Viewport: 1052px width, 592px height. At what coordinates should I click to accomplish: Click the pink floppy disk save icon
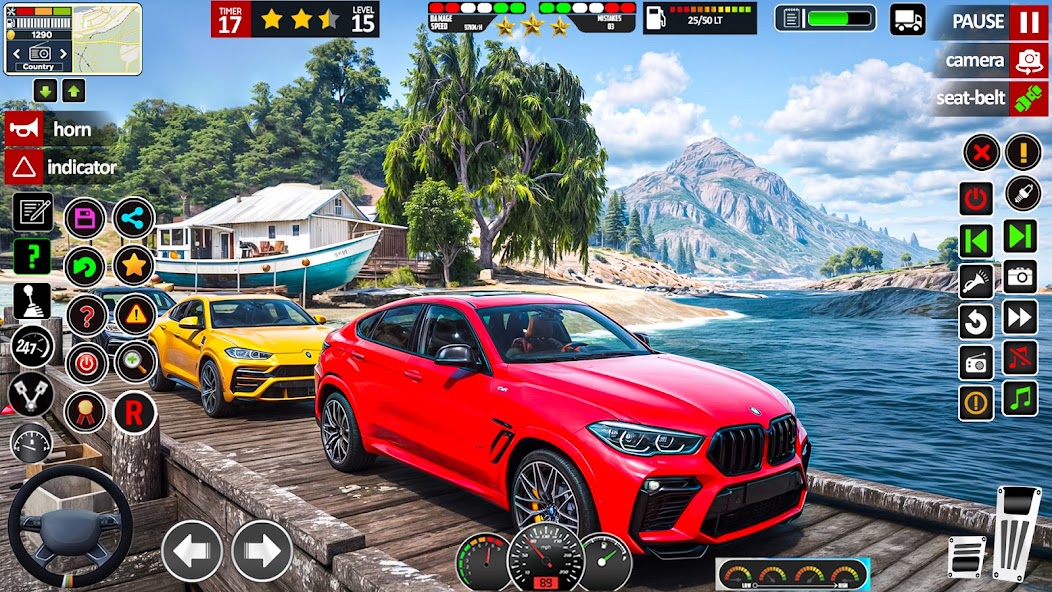(85, 218)
